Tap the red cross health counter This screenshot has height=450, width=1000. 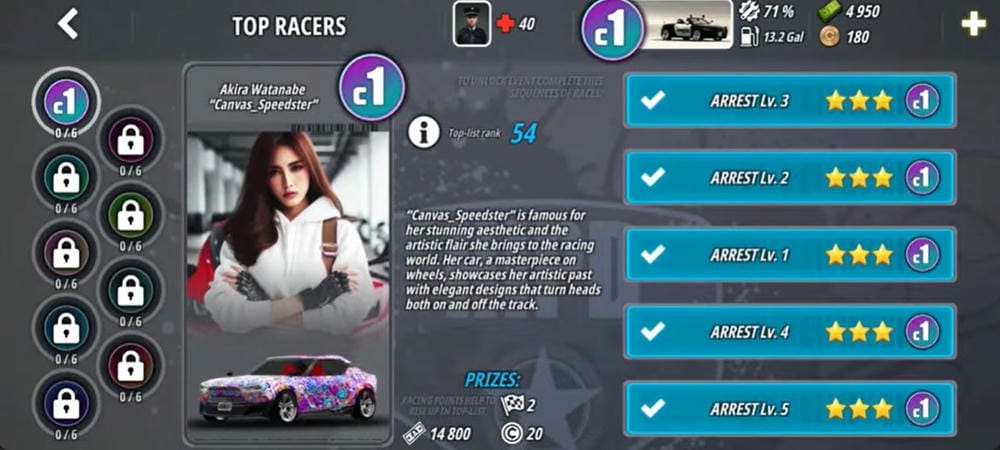(505, 24)
